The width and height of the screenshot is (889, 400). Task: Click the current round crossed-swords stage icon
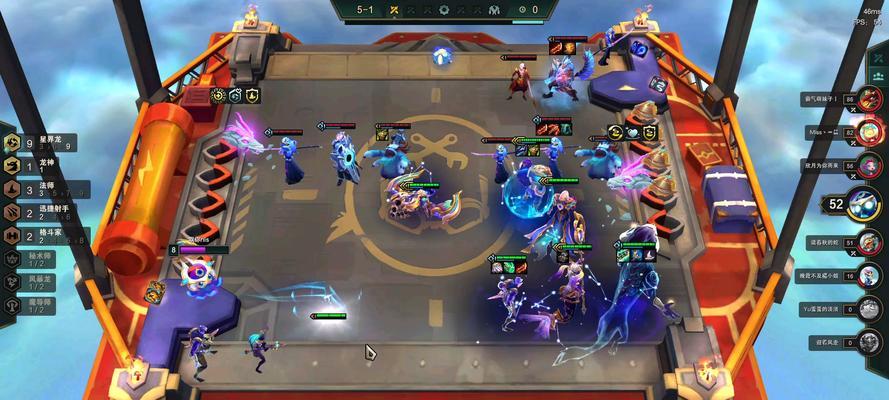[395, 9]
